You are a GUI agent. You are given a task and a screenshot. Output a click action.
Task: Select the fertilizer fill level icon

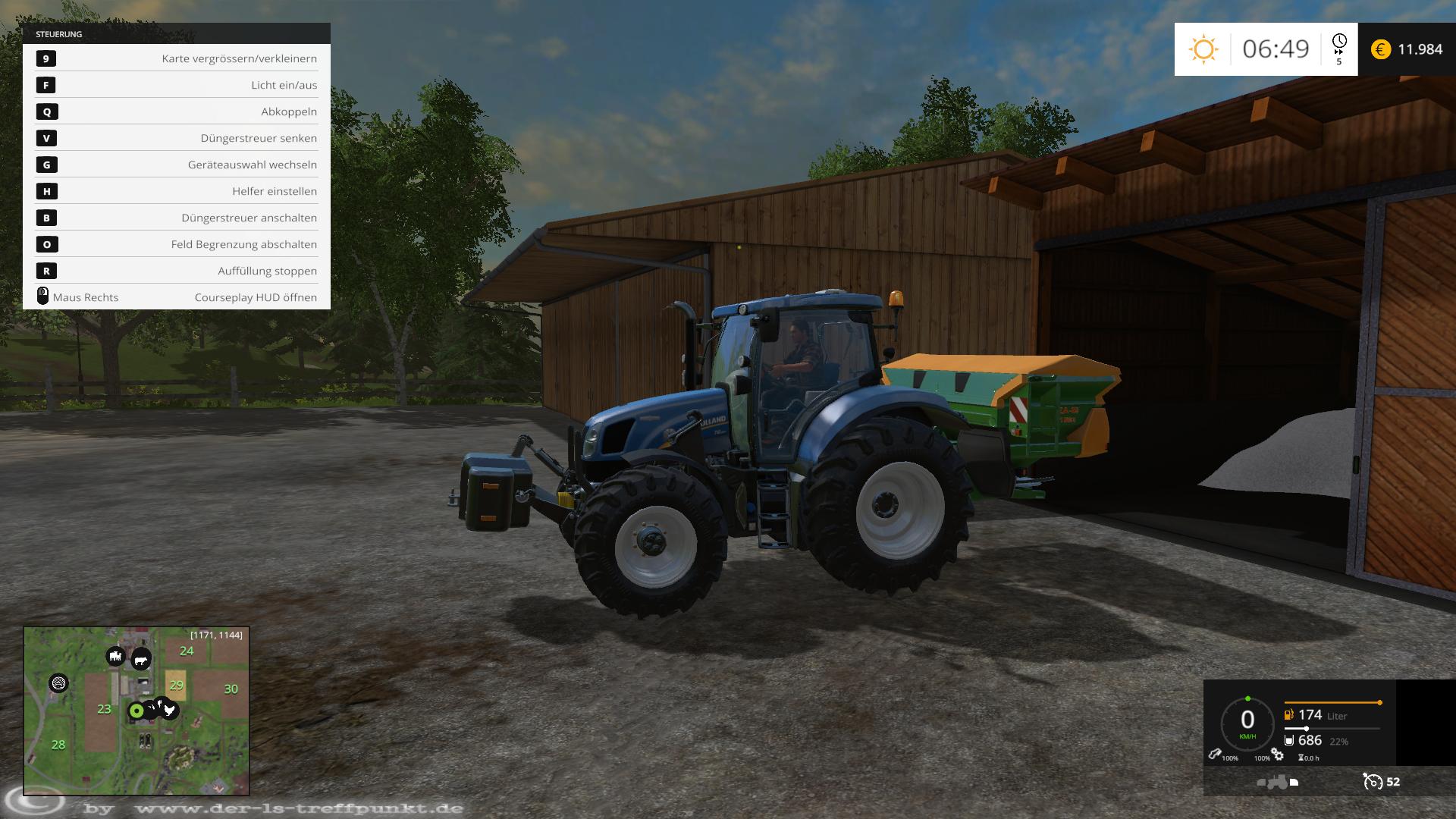tap(1288, 740)
